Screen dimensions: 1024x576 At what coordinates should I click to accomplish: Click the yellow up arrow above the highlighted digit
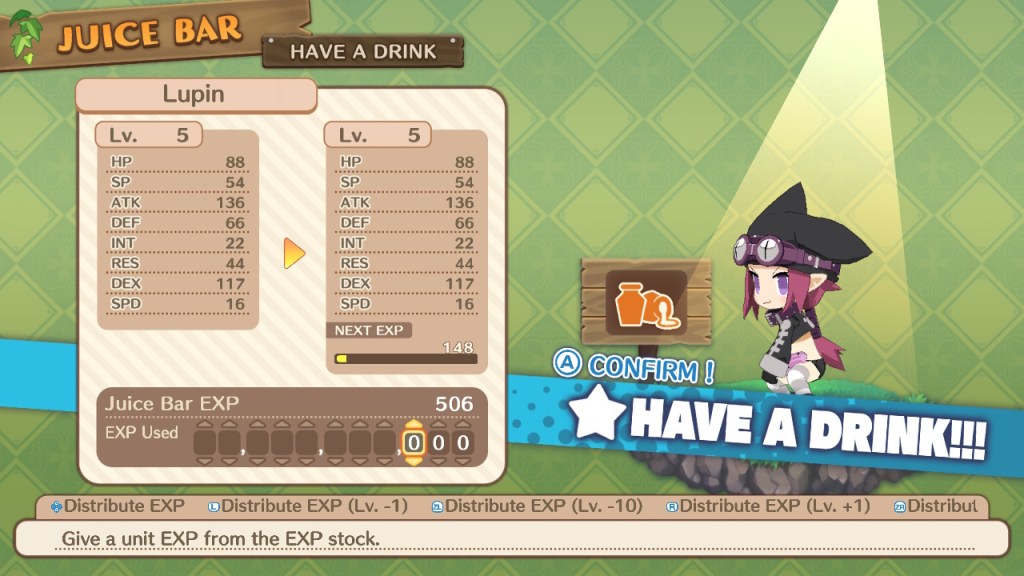[414, 424]
